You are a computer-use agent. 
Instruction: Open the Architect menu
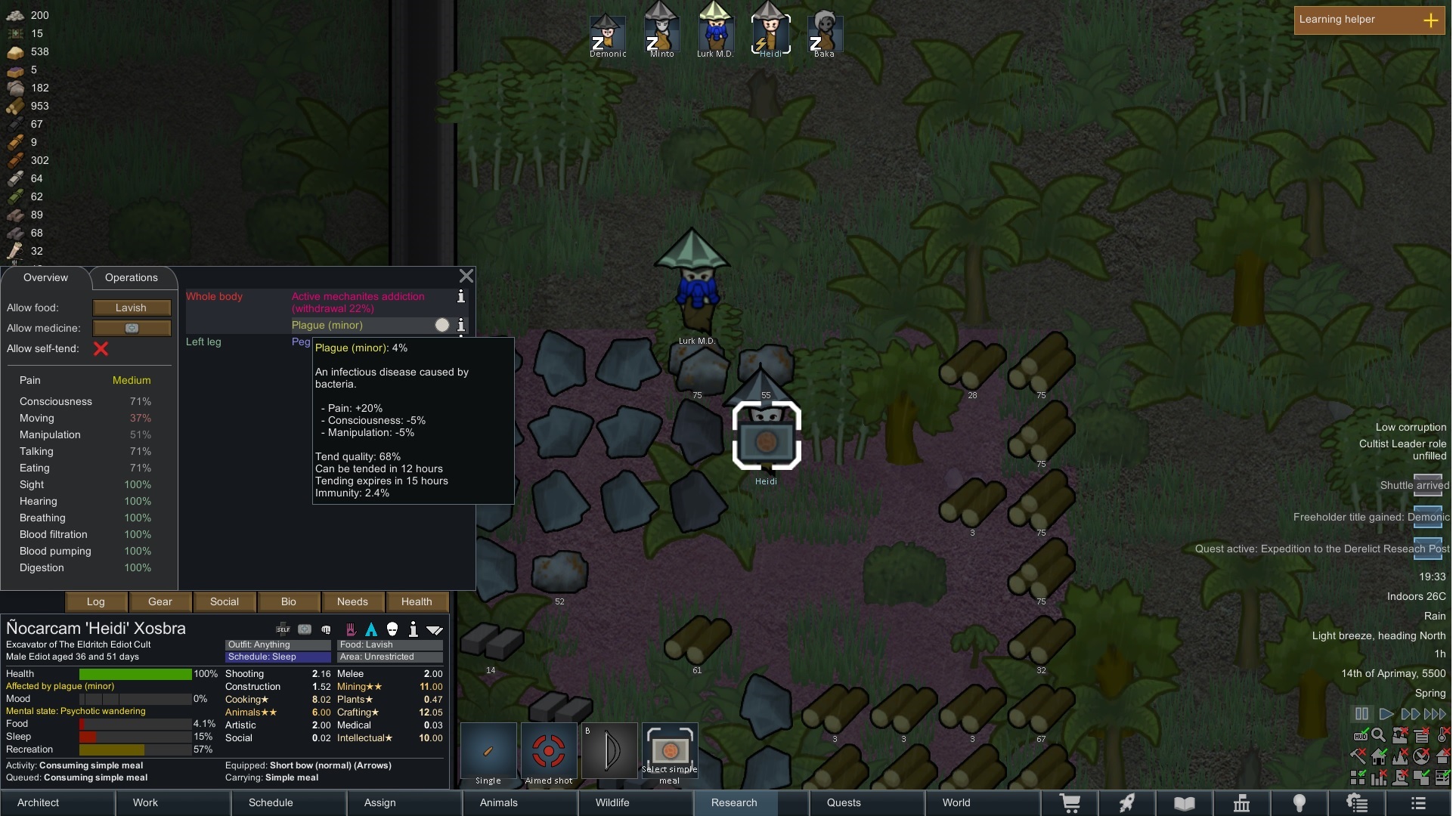[39, 803]
